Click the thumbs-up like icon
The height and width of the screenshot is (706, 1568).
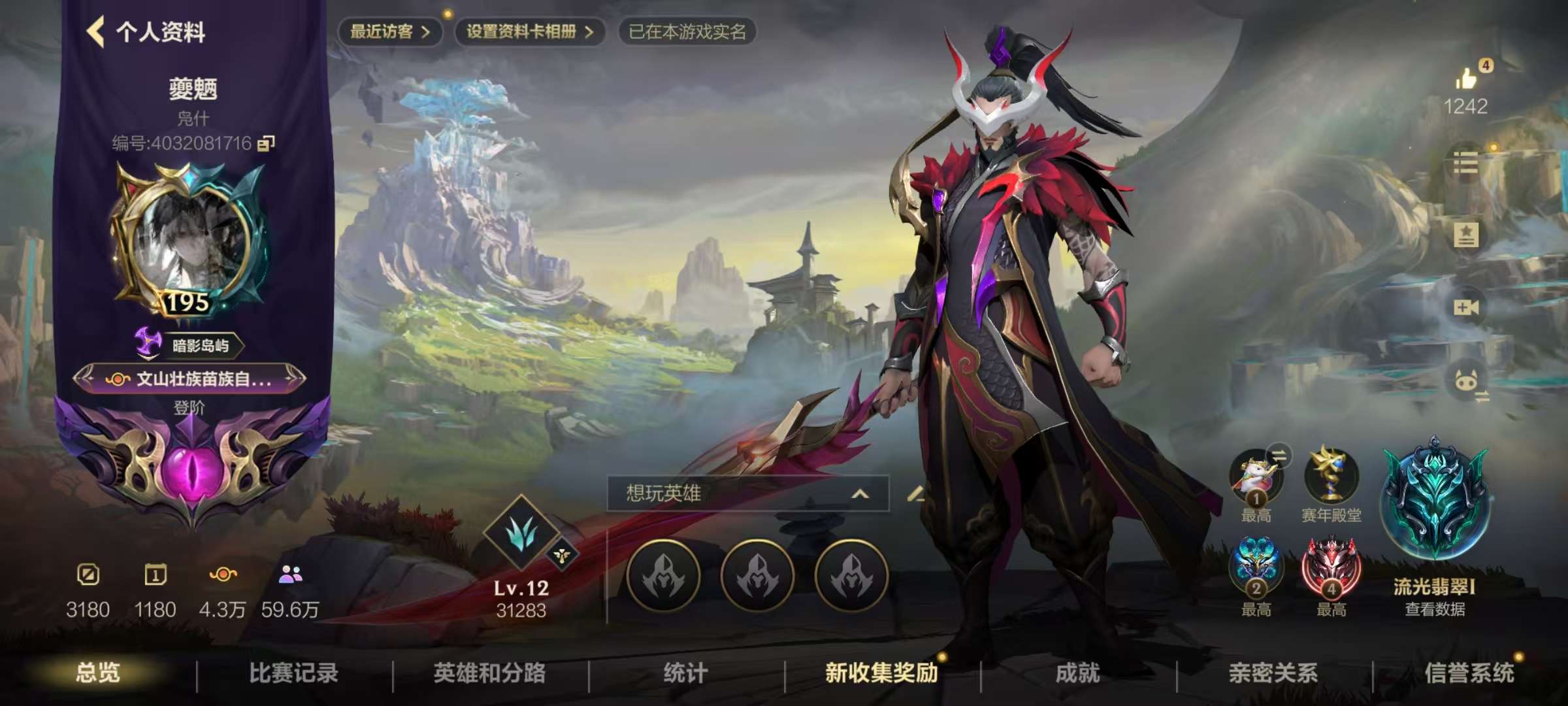click(1465, 79)
